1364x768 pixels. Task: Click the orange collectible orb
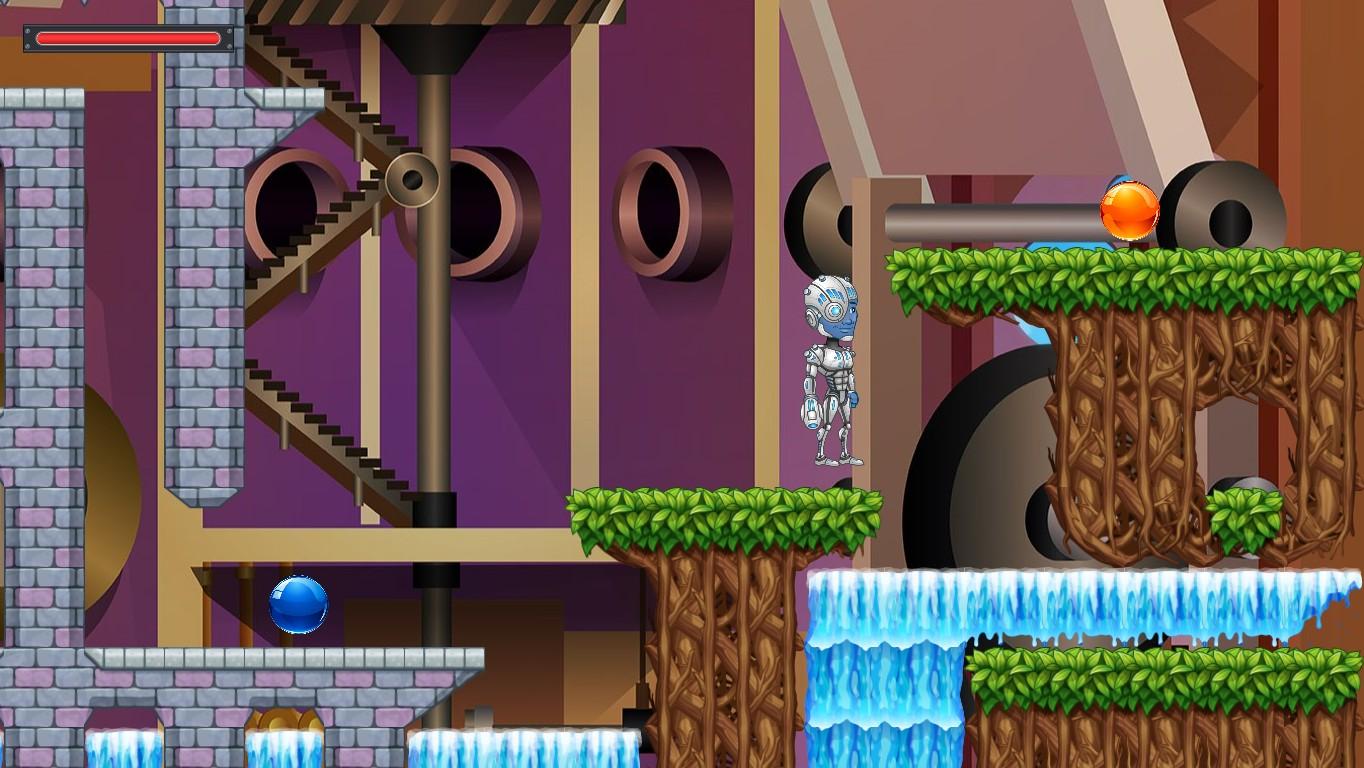coord(1128,209)
